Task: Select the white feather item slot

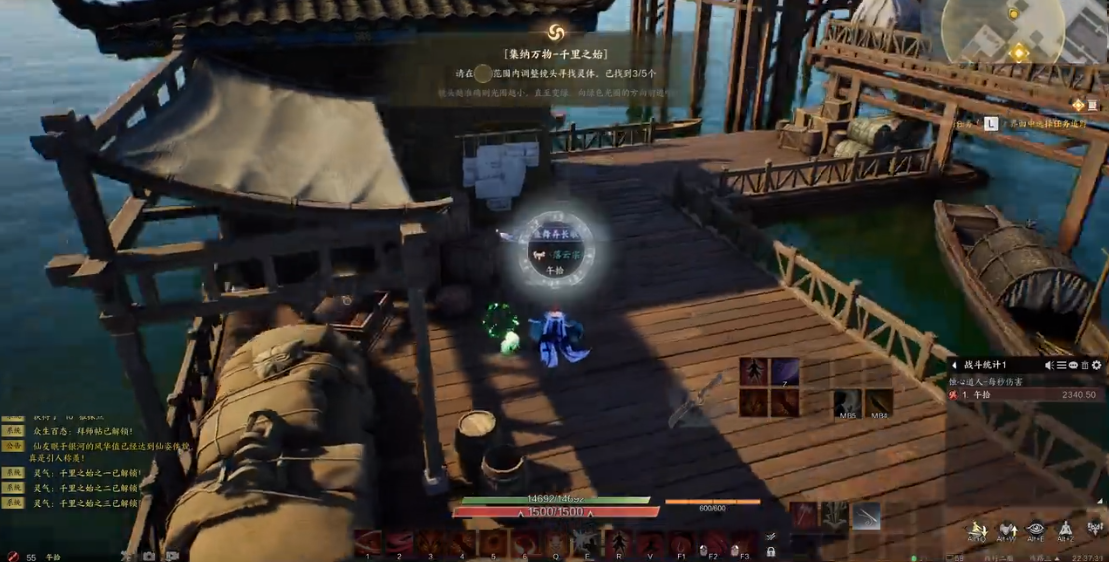Action: pos(866,516)
